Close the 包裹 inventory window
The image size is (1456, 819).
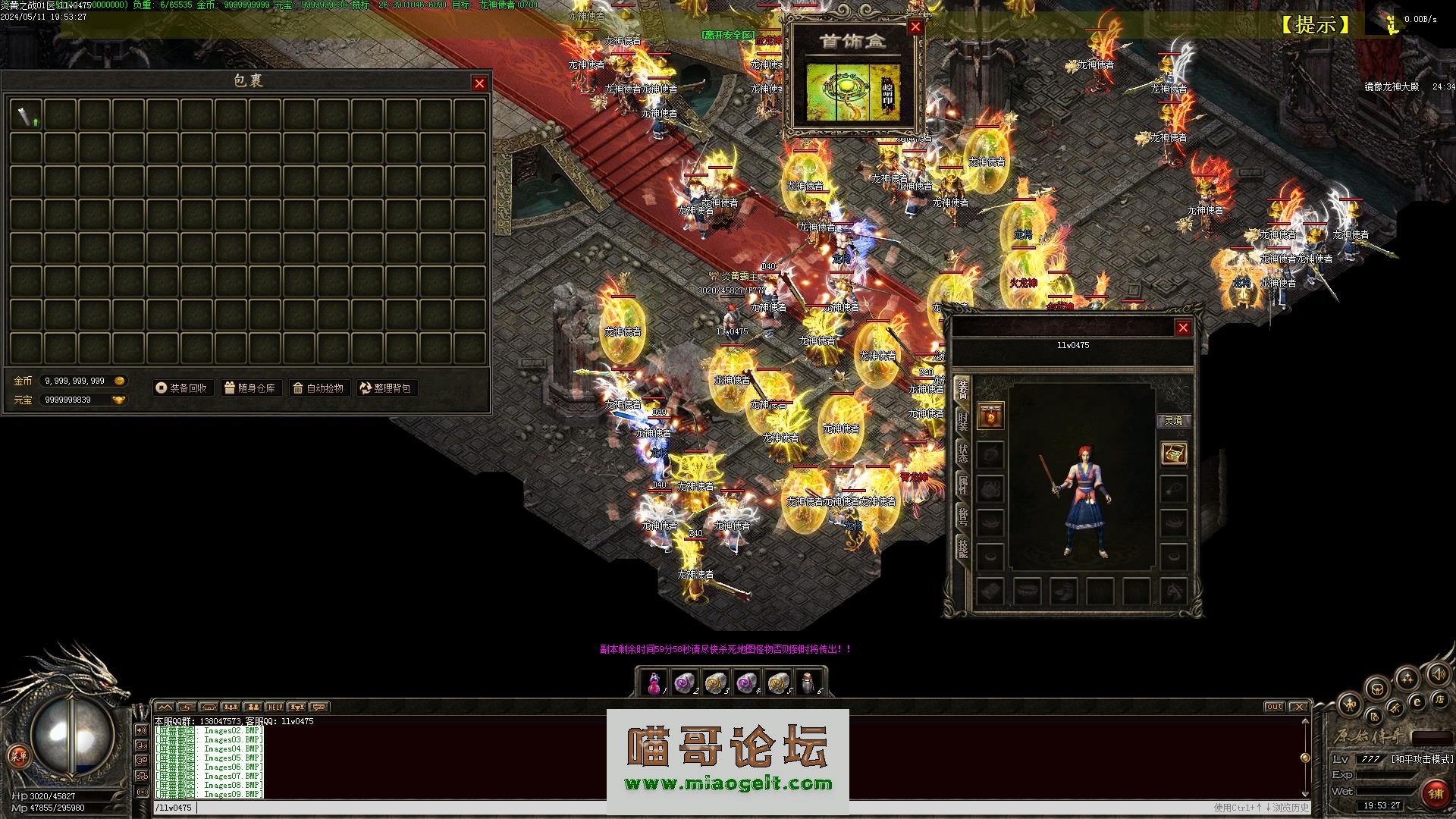point(479,83)
